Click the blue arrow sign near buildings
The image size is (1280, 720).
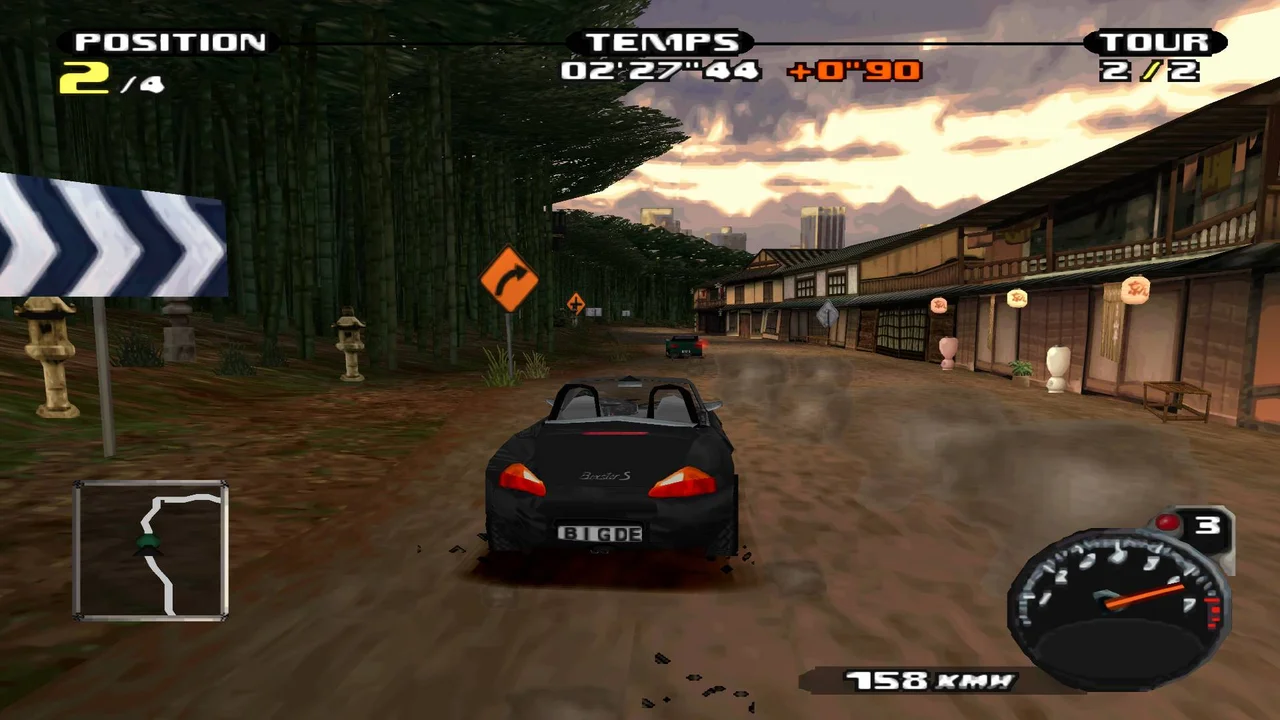827,315
